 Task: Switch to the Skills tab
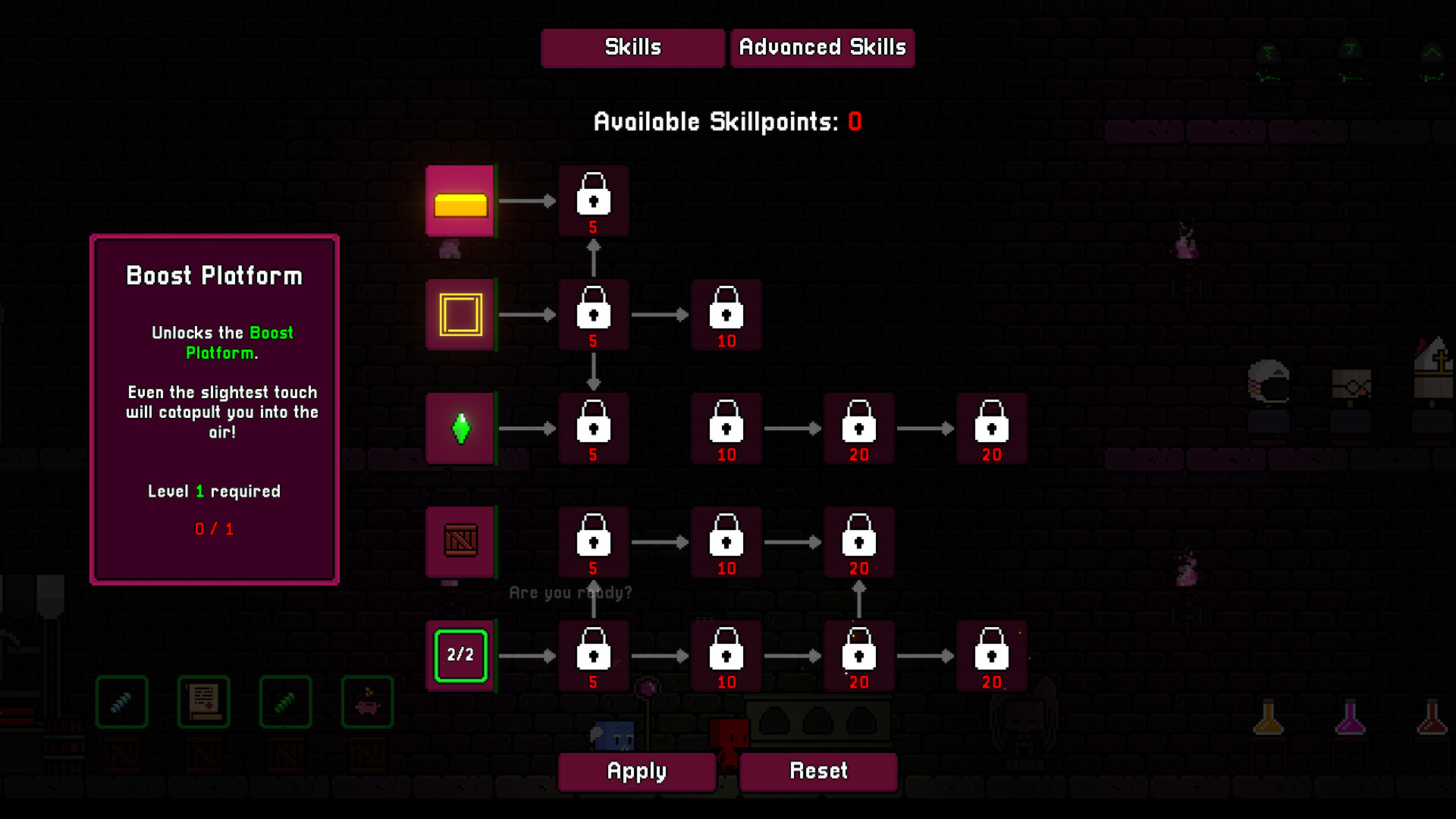pos(632,47)
